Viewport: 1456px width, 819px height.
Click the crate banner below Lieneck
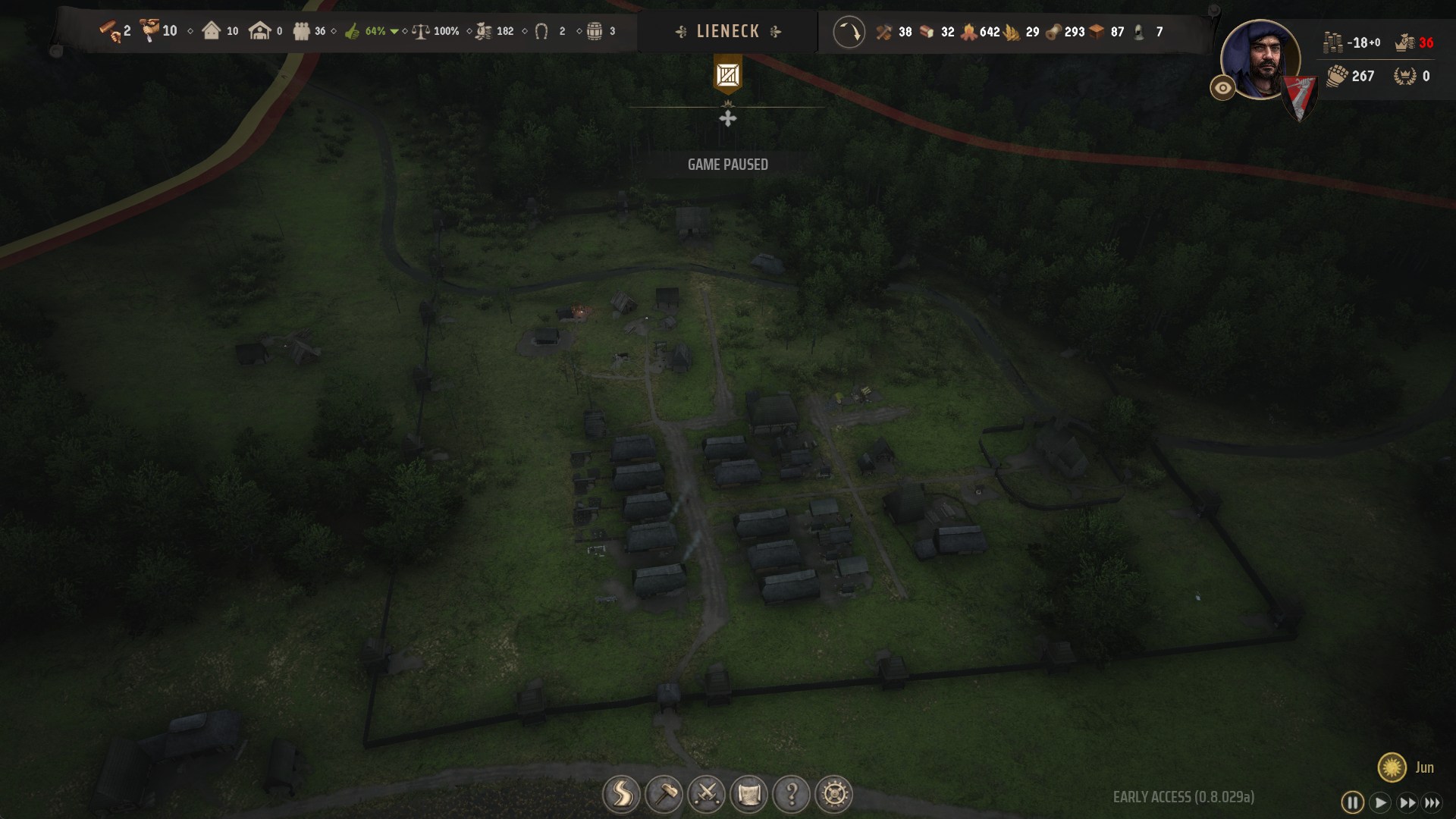727,75
